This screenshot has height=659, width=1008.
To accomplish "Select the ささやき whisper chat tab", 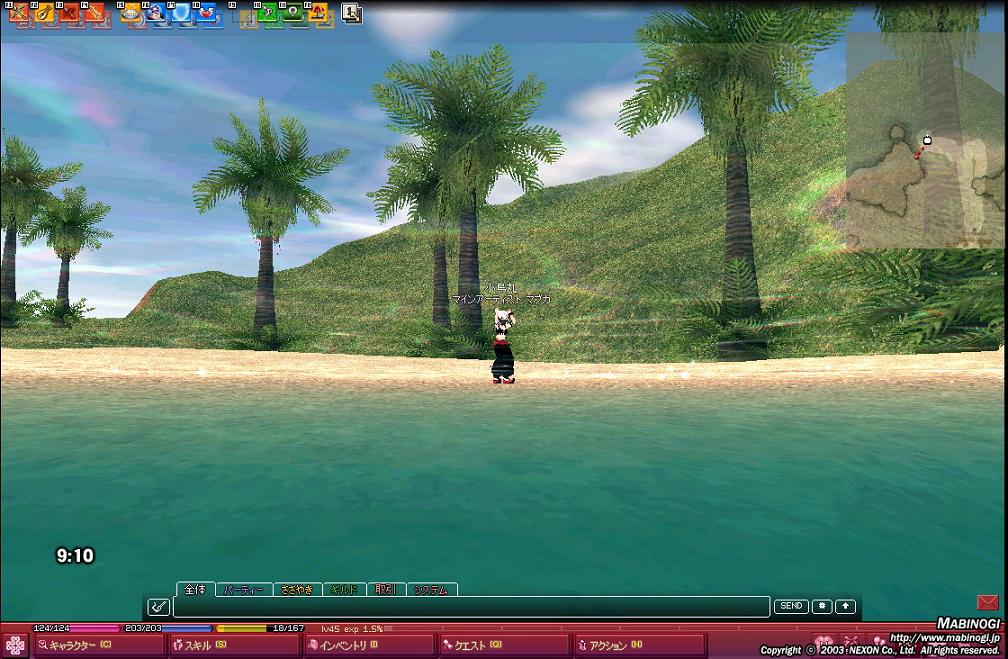I will (x=297, y=590).
